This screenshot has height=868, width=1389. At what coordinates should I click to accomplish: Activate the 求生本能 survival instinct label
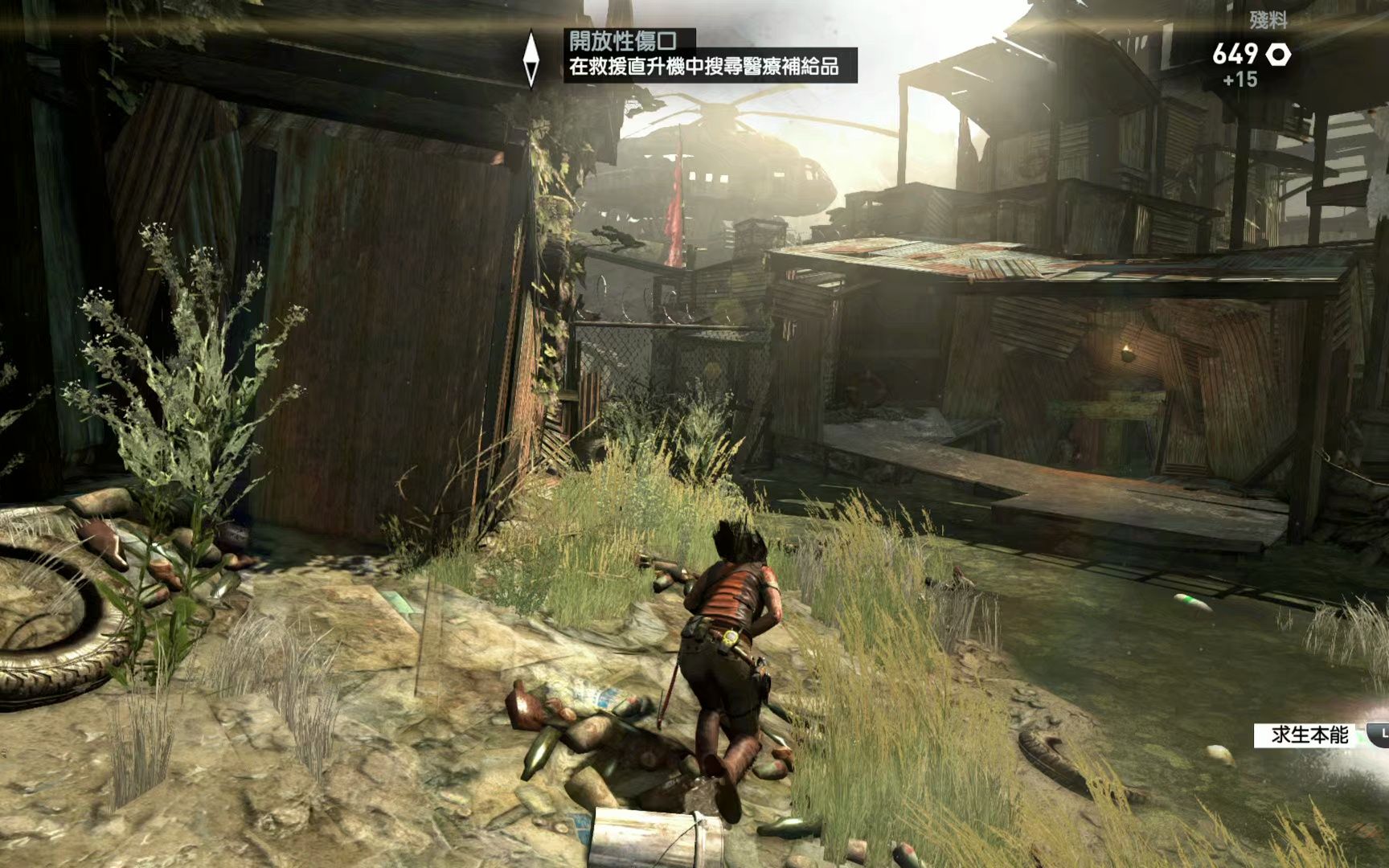[1309, 735]
